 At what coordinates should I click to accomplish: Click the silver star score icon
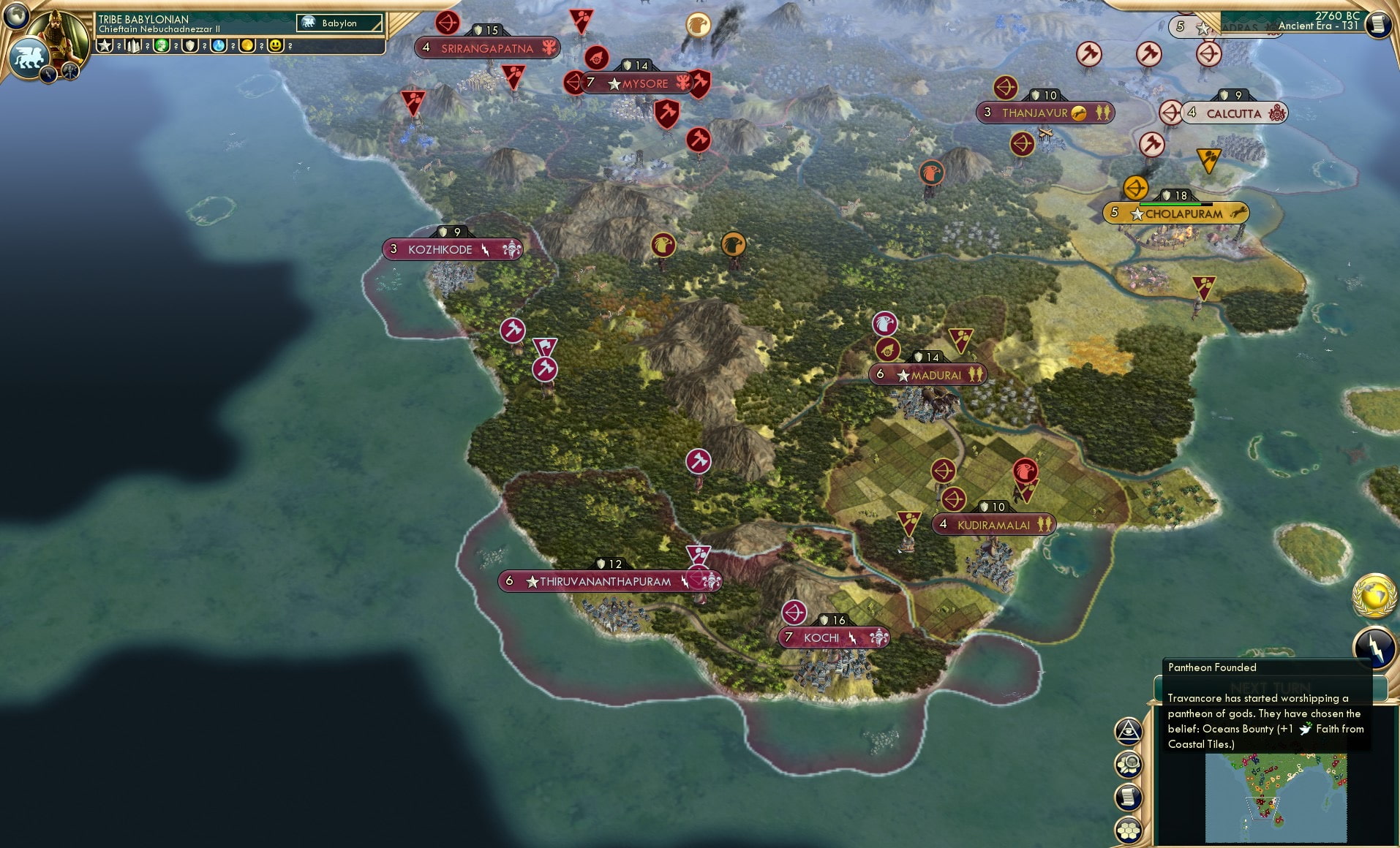[105, 45]
